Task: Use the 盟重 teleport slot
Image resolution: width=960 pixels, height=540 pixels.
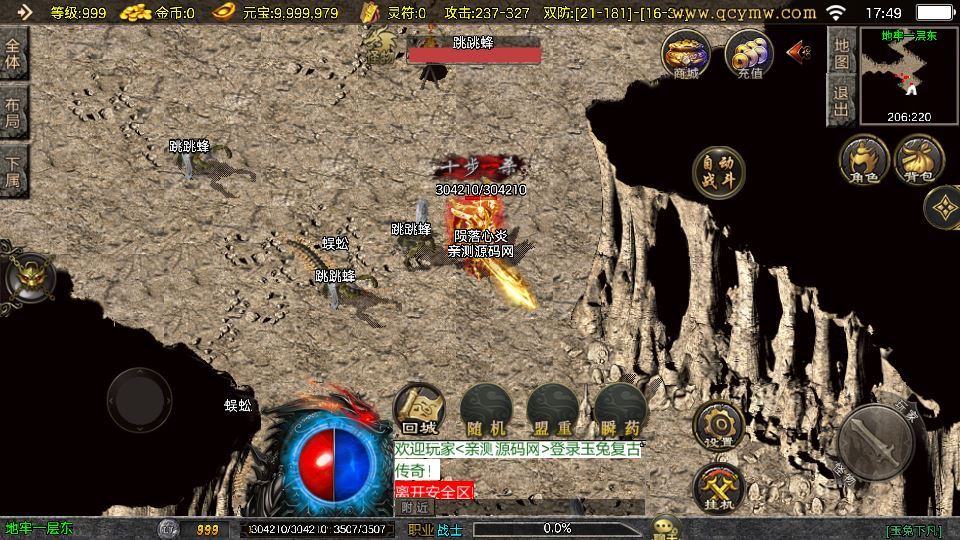Action: 553,409
